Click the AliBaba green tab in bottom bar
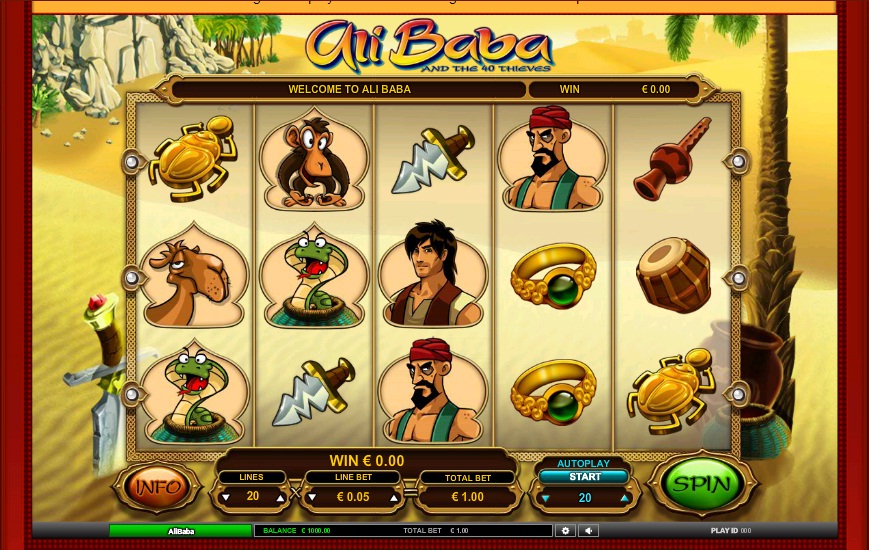This screenshot has height=550, width=869. [180, 531]
